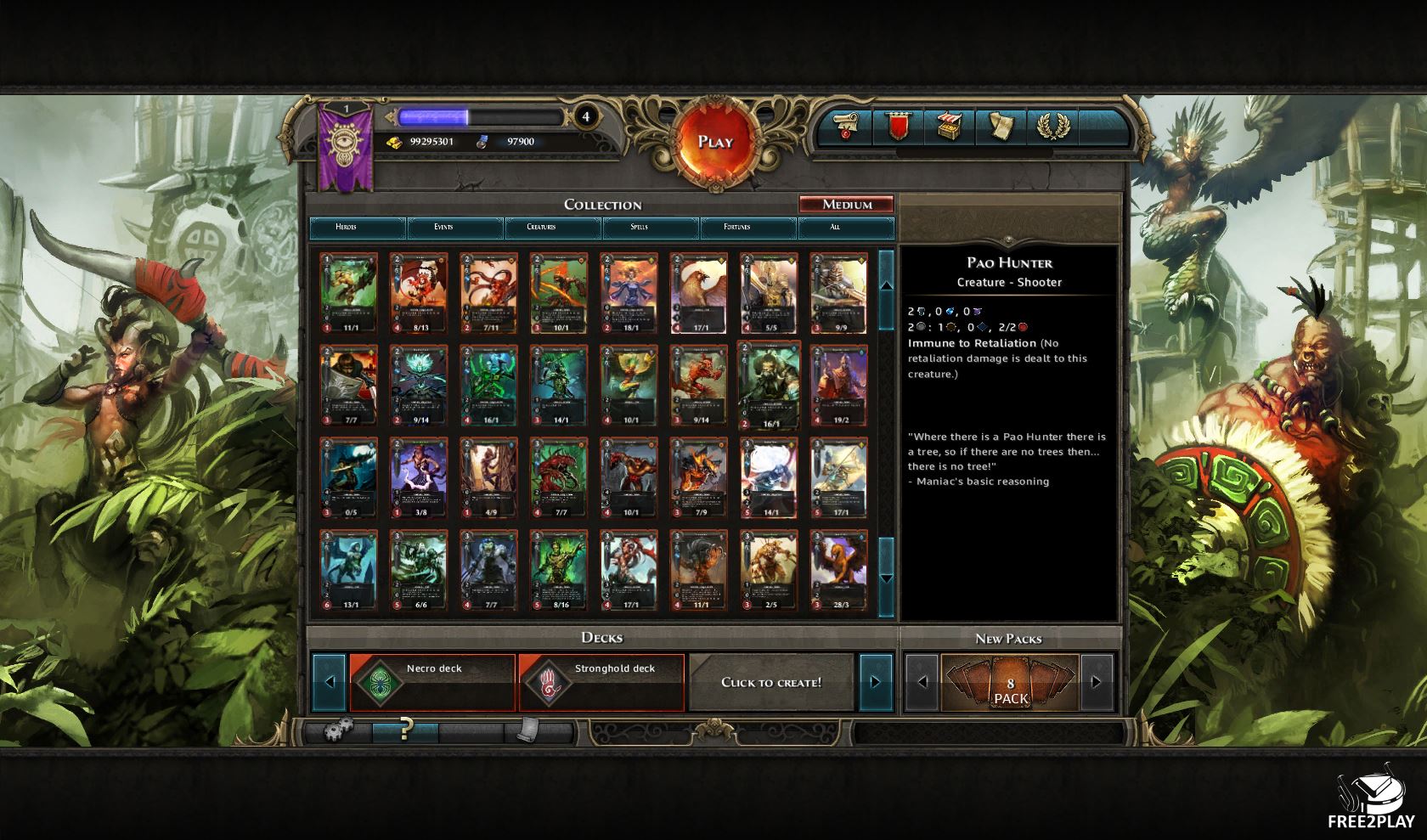
Task: Create a new deck
Action: 771,682
